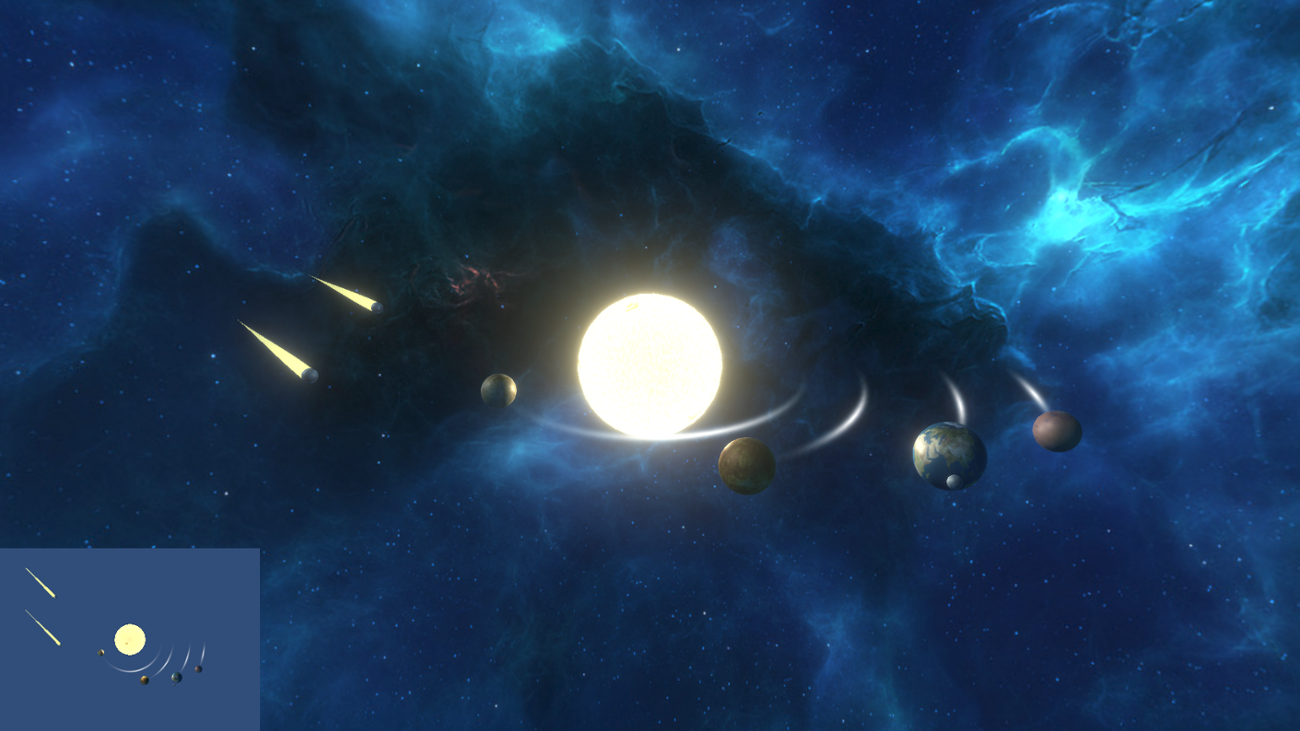Click the outermost planet marker in the minimap

click(198, 669)
